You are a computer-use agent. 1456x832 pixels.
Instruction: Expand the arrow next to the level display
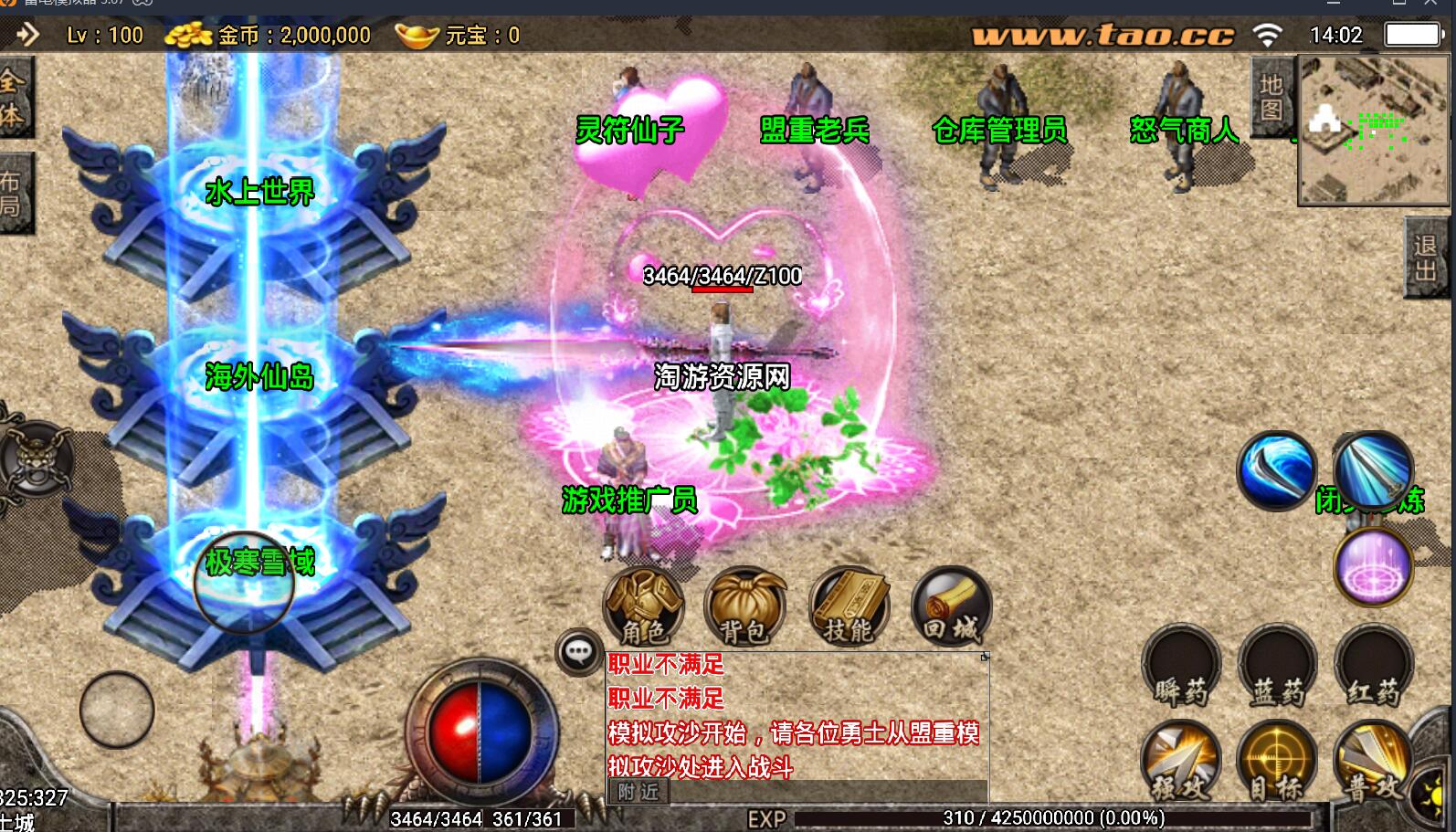(27, 35)
